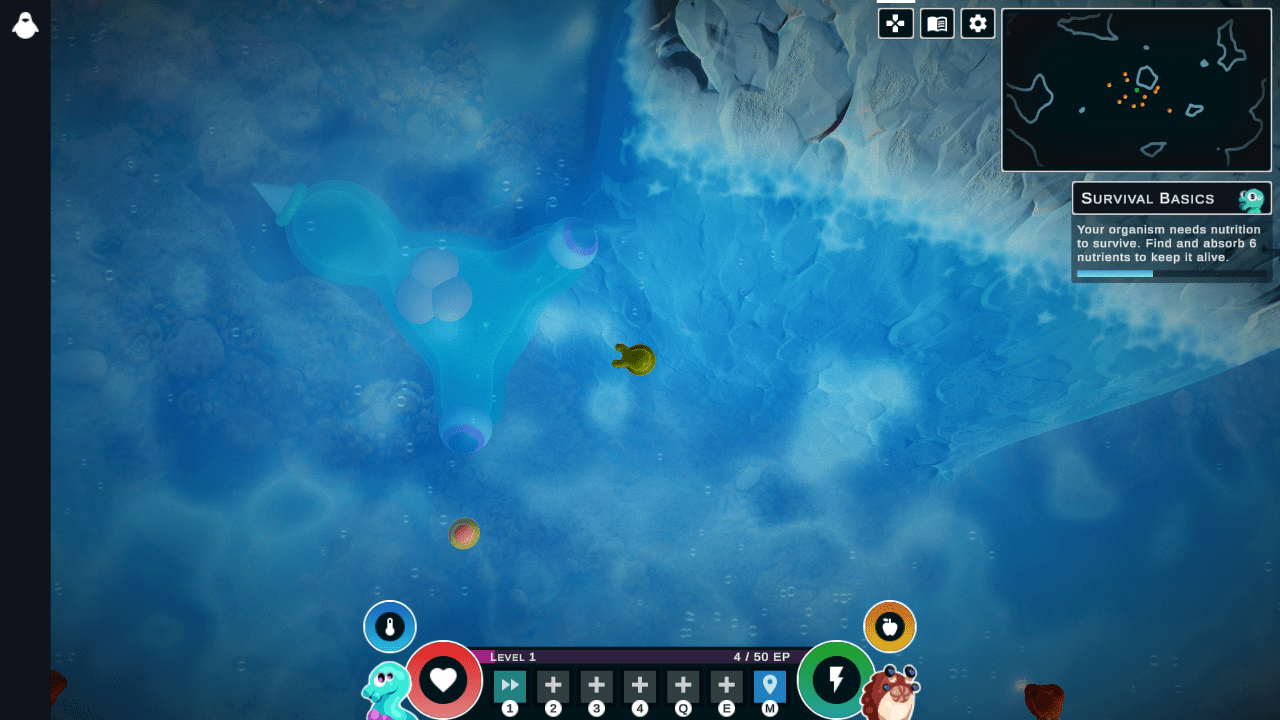The height and width of the screenshot is (720, 1280).
Task: Activate the fast-forward dash ability slot
Action: (510, 686)
